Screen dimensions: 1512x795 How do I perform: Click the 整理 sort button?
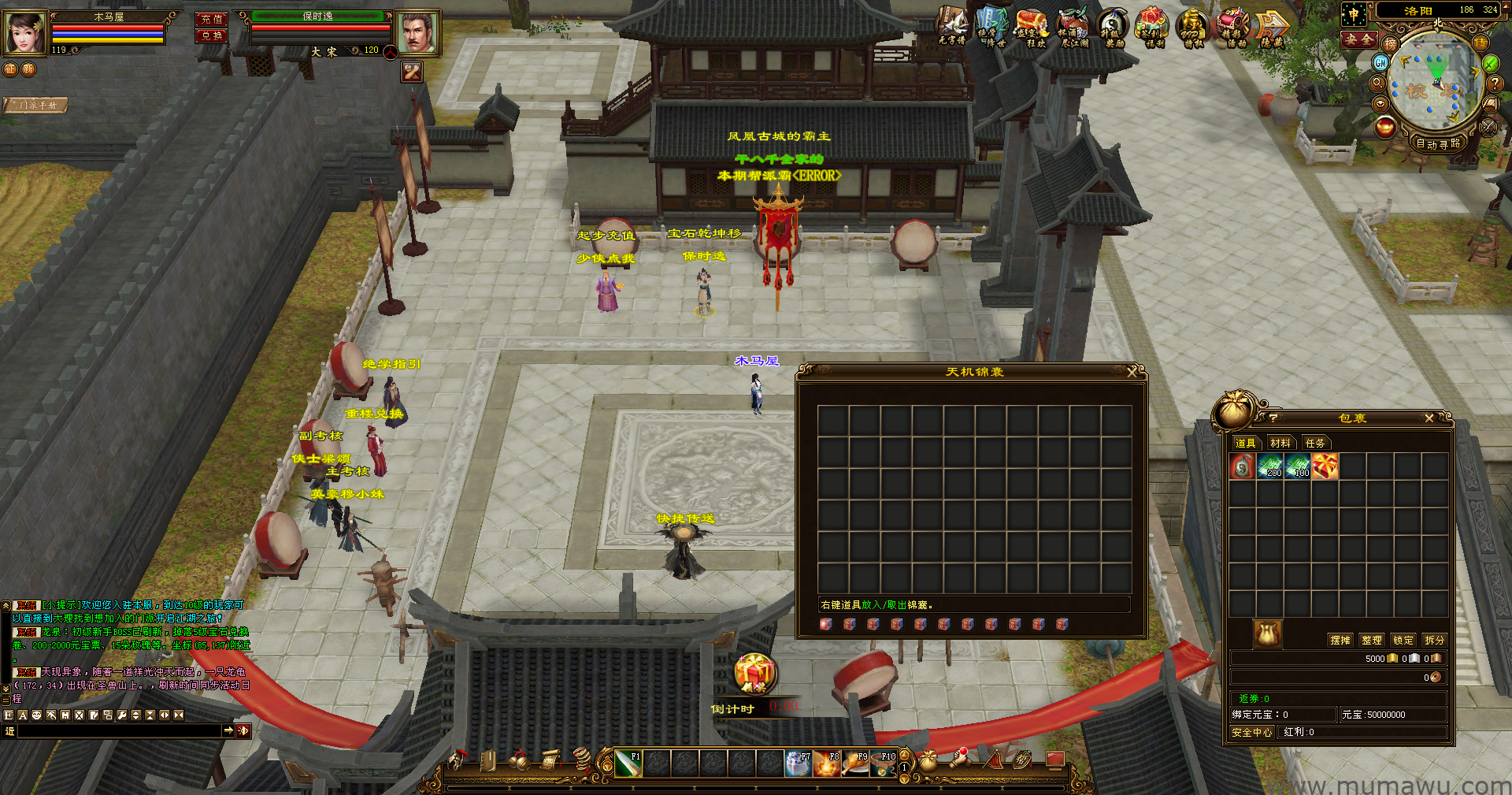(x=1372, y=641)
